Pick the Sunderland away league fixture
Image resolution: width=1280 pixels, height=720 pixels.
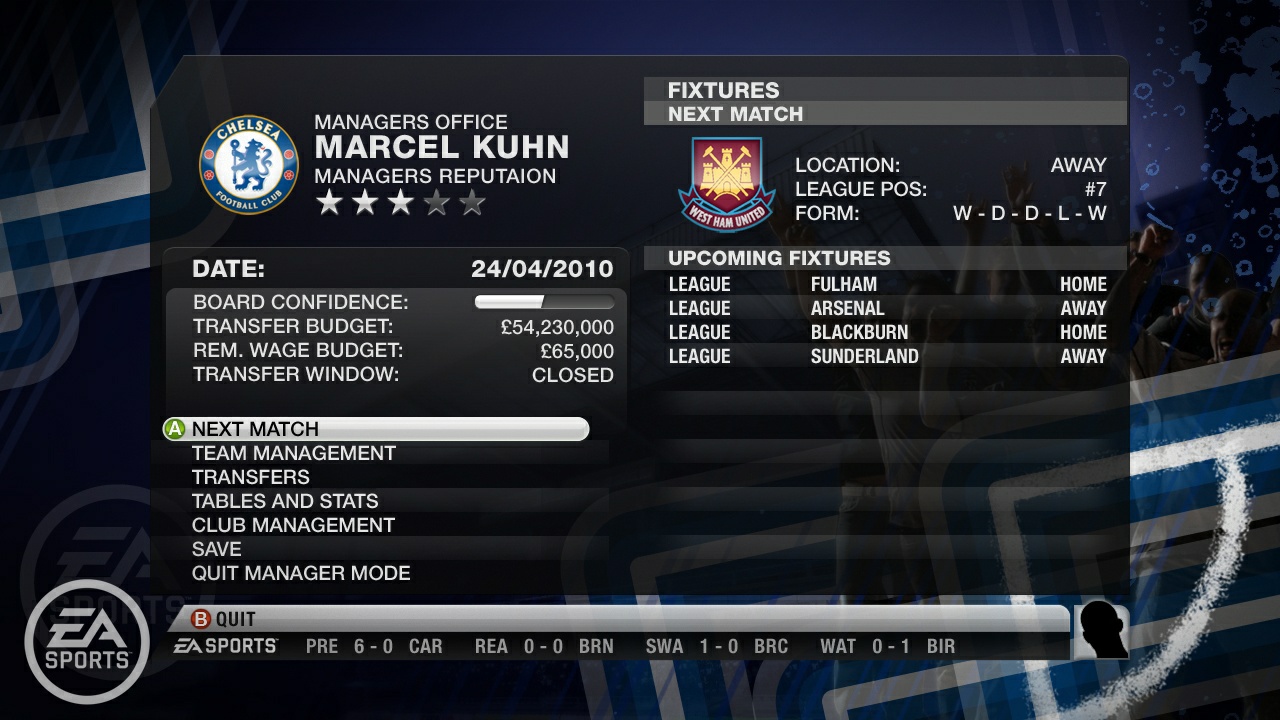pos(886,356)
